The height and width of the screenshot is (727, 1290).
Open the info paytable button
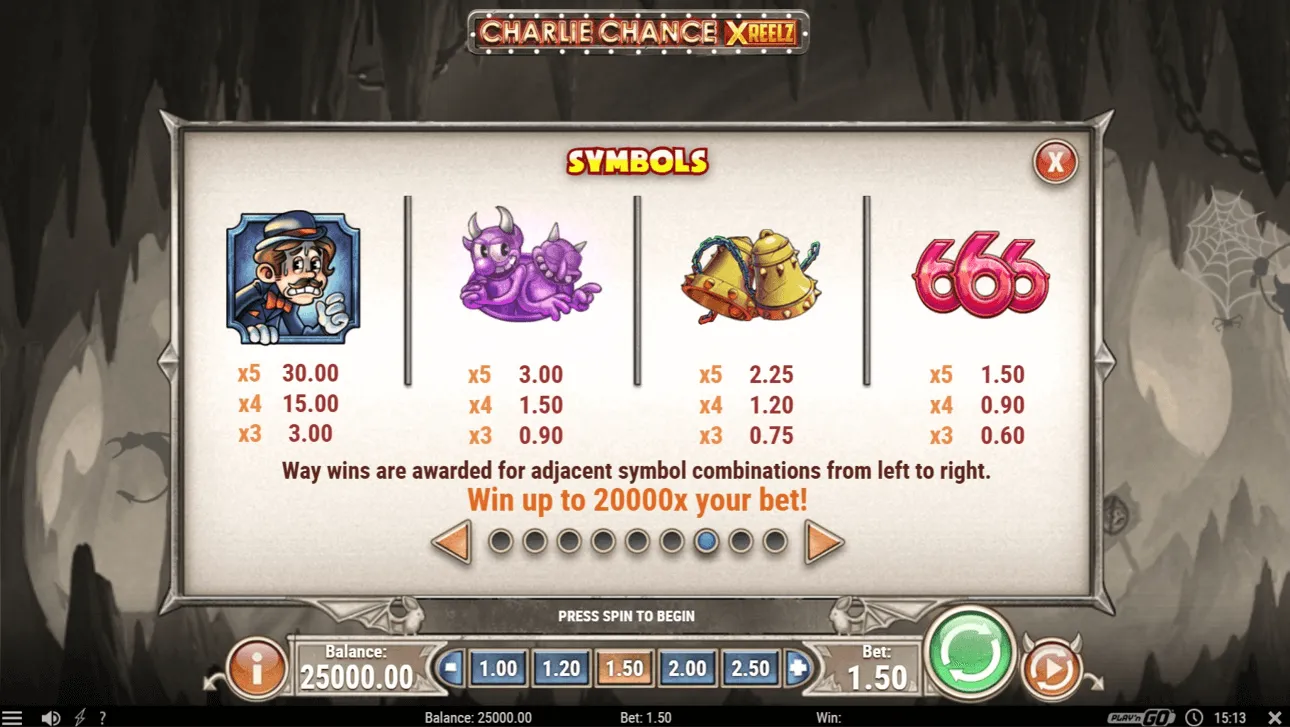(258, 667)
